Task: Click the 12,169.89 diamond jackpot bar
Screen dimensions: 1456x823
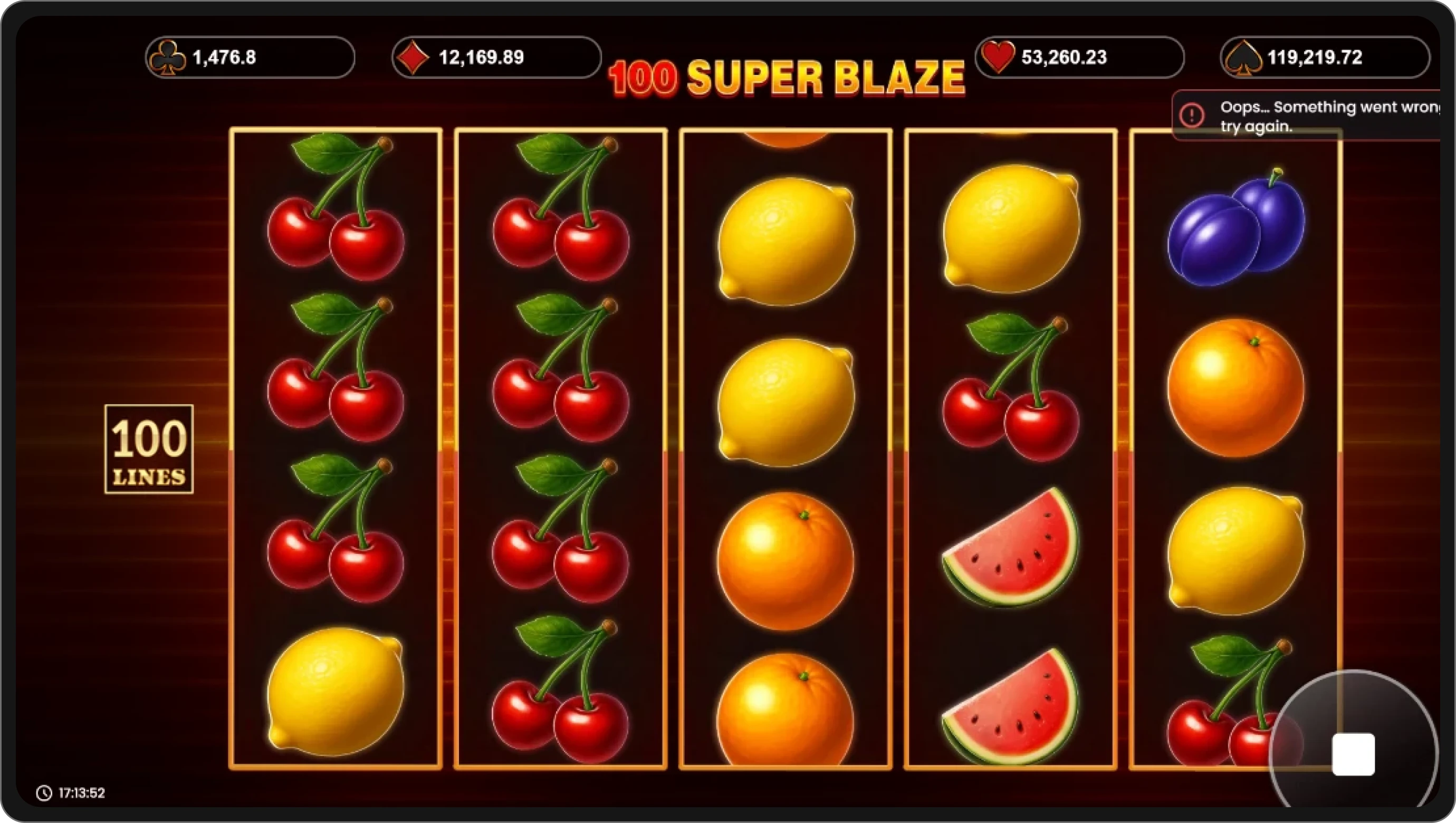Action: click(496, 56)
